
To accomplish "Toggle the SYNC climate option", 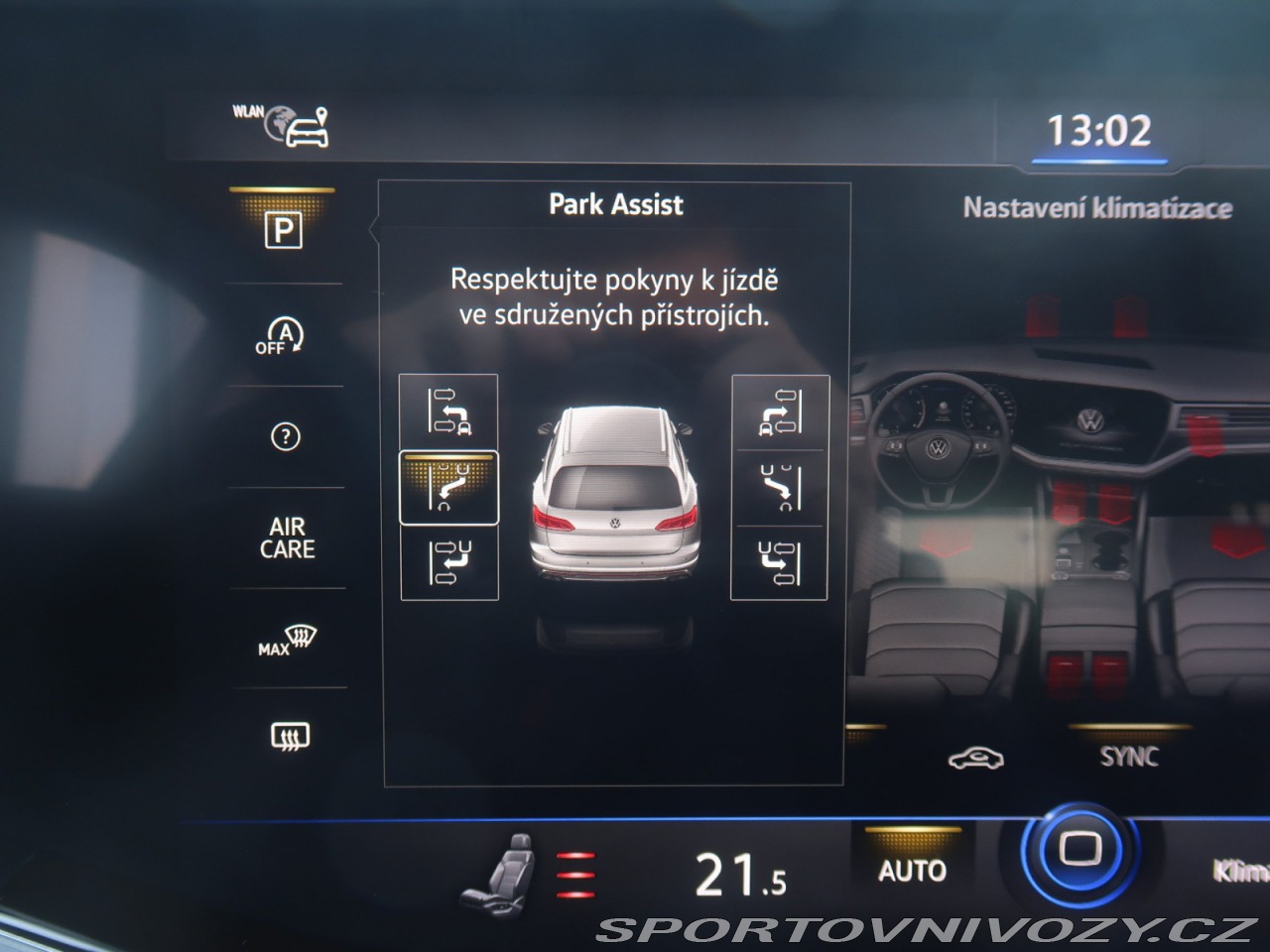I will pyautogui.click(x=1129, y=756).
